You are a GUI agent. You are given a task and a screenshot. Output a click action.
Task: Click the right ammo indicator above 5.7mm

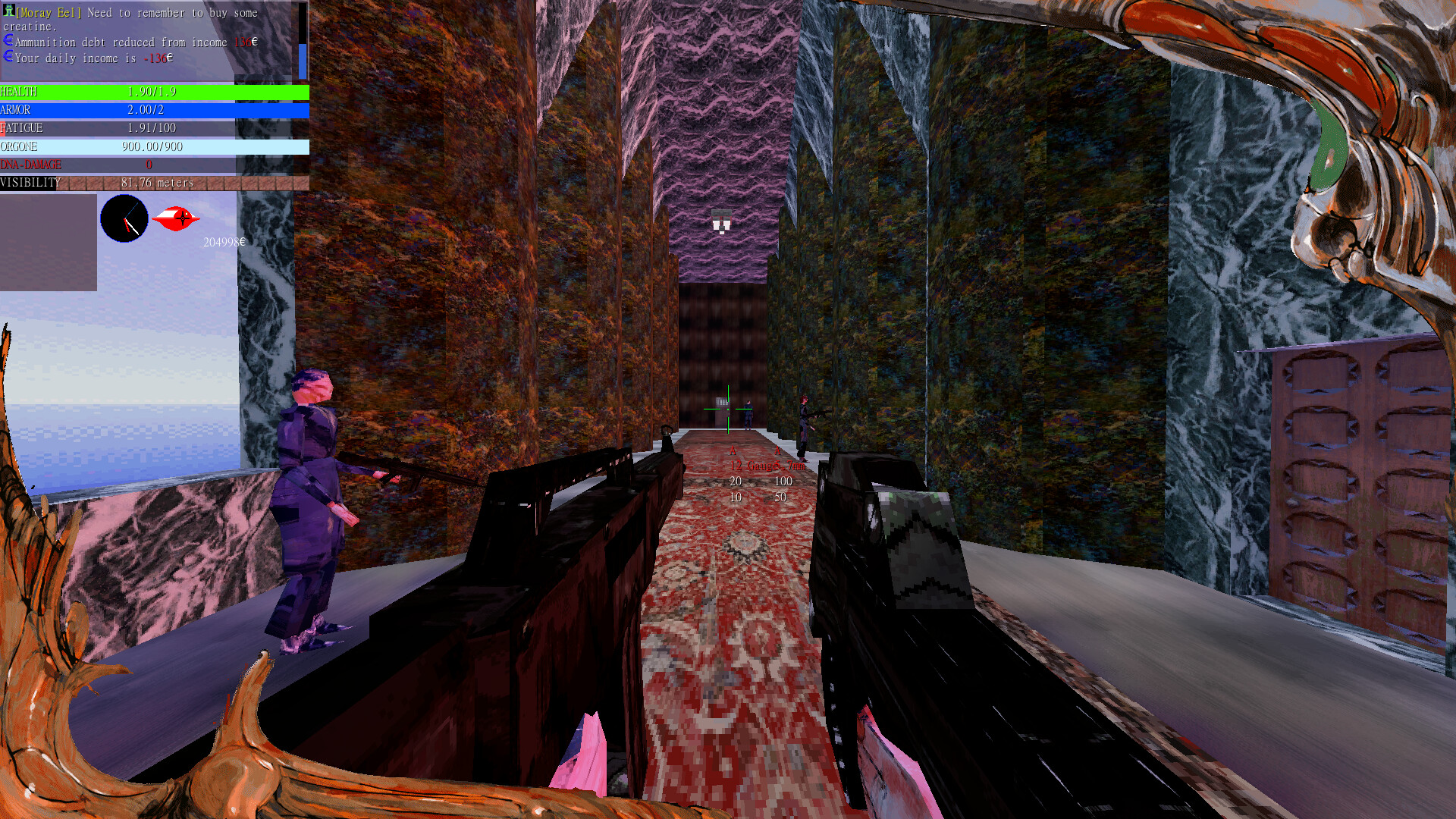click(x=778, y=449)
